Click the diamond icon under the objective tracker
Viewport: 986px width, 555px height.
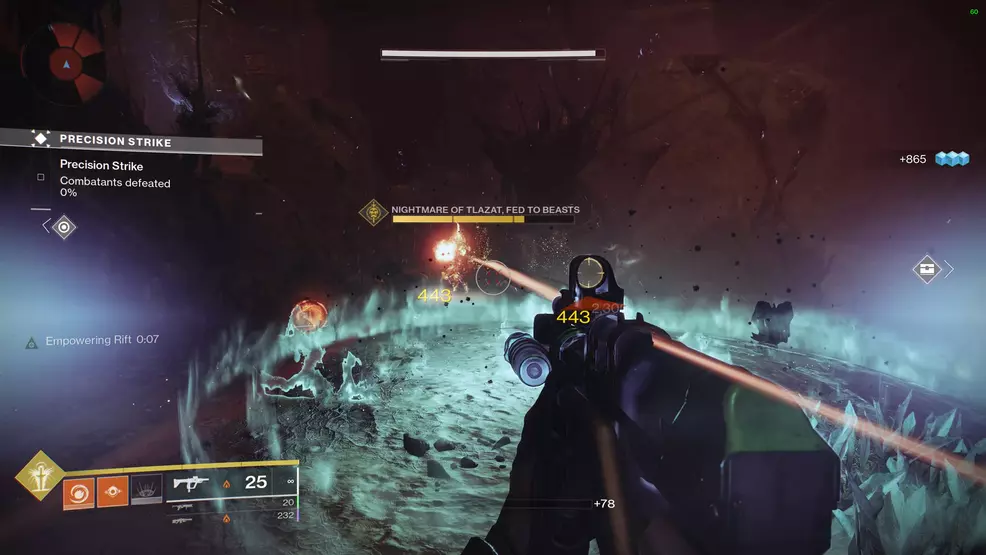click(x=64, y=227)
